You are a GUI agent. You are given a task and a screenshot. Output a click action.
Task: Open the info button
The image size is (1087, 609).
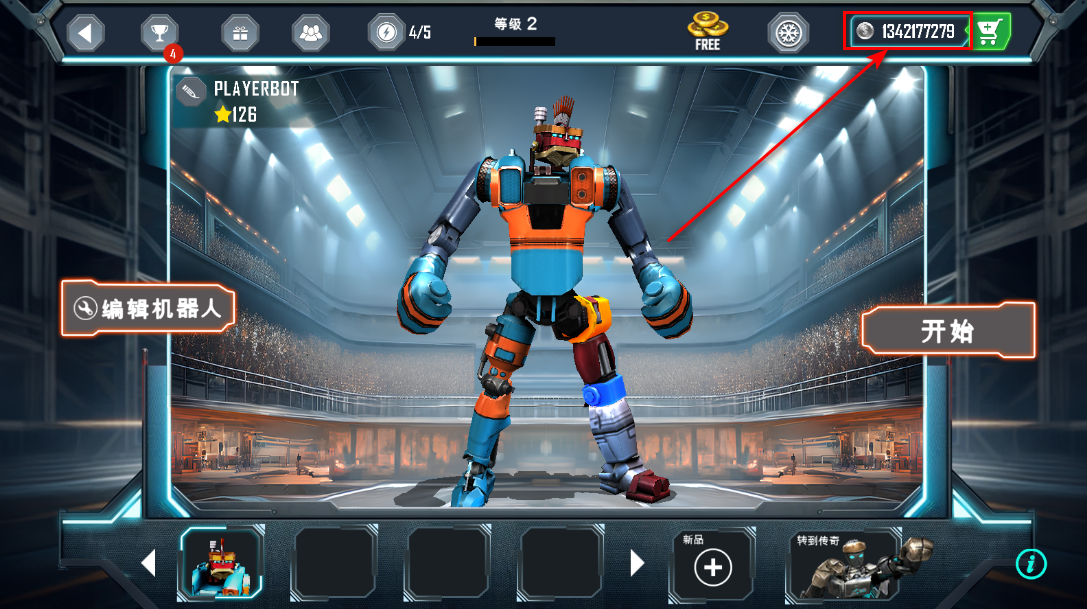(1030, 564)
